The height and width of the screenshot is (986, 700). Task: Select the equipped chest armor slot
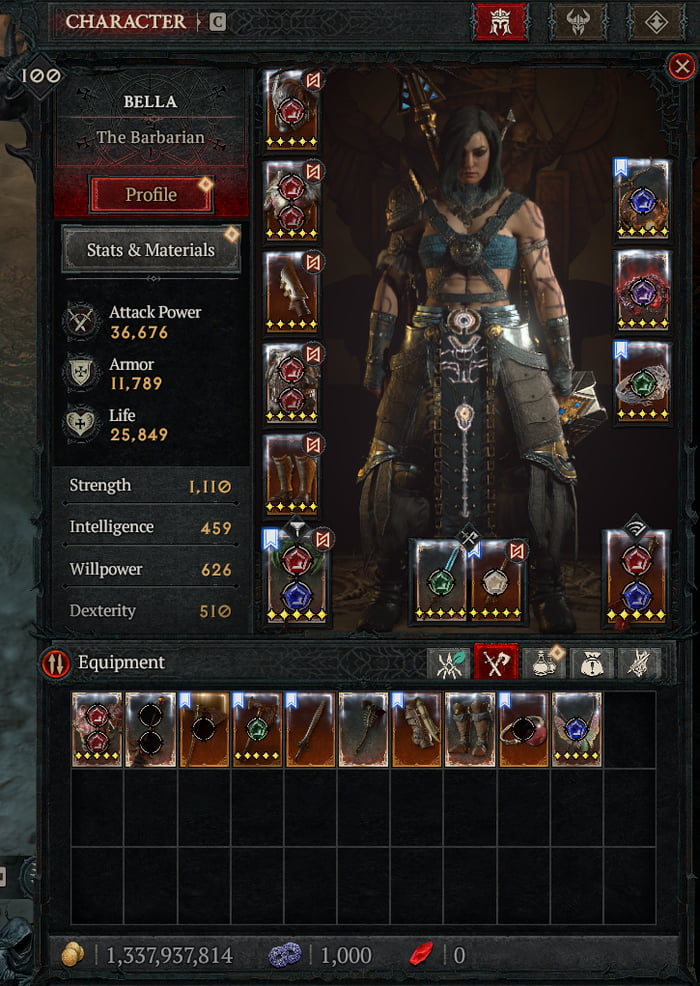[292, 200]
